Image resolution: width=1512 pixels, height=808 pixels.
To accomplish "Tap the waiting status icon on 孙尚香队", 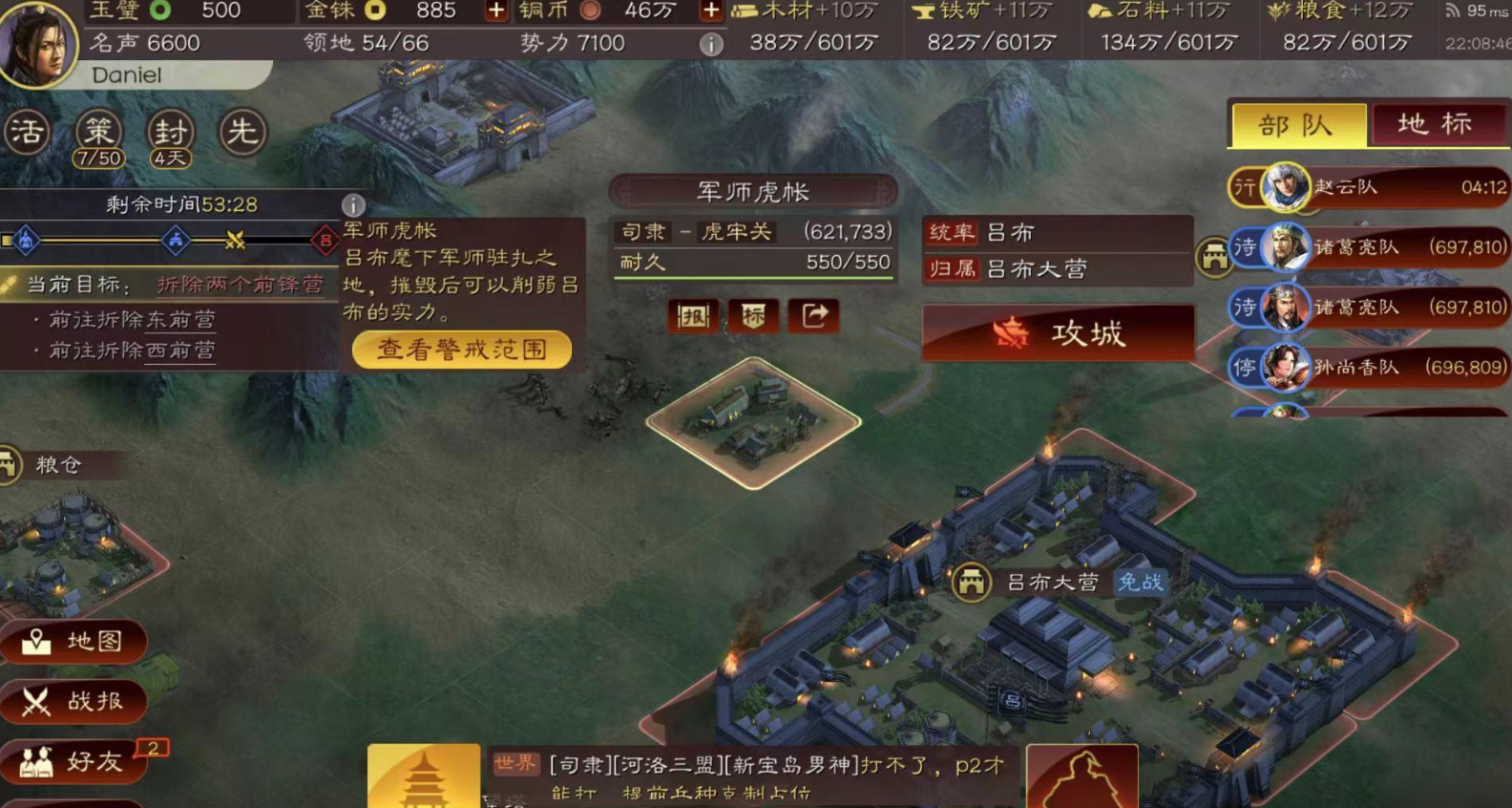I will (x=1244, y=368).
